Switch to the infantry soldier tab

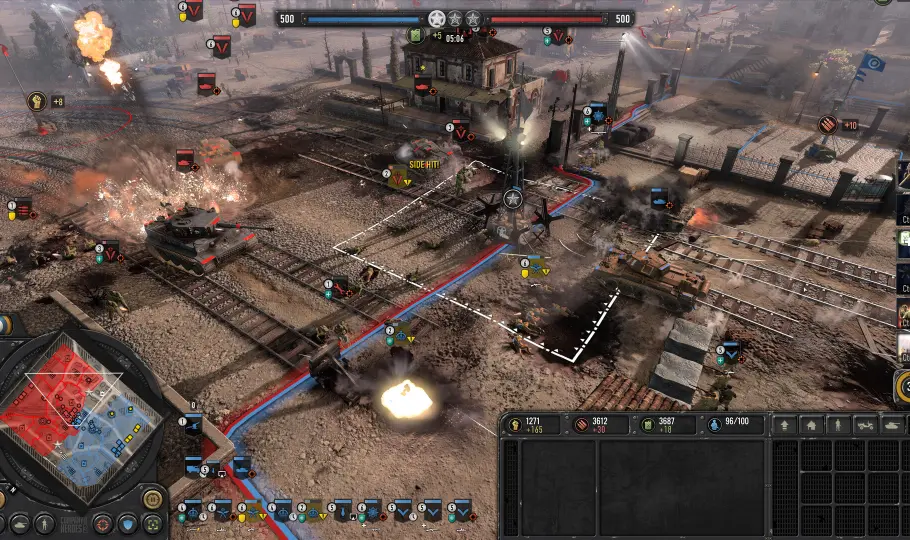[x=837, y=425]
